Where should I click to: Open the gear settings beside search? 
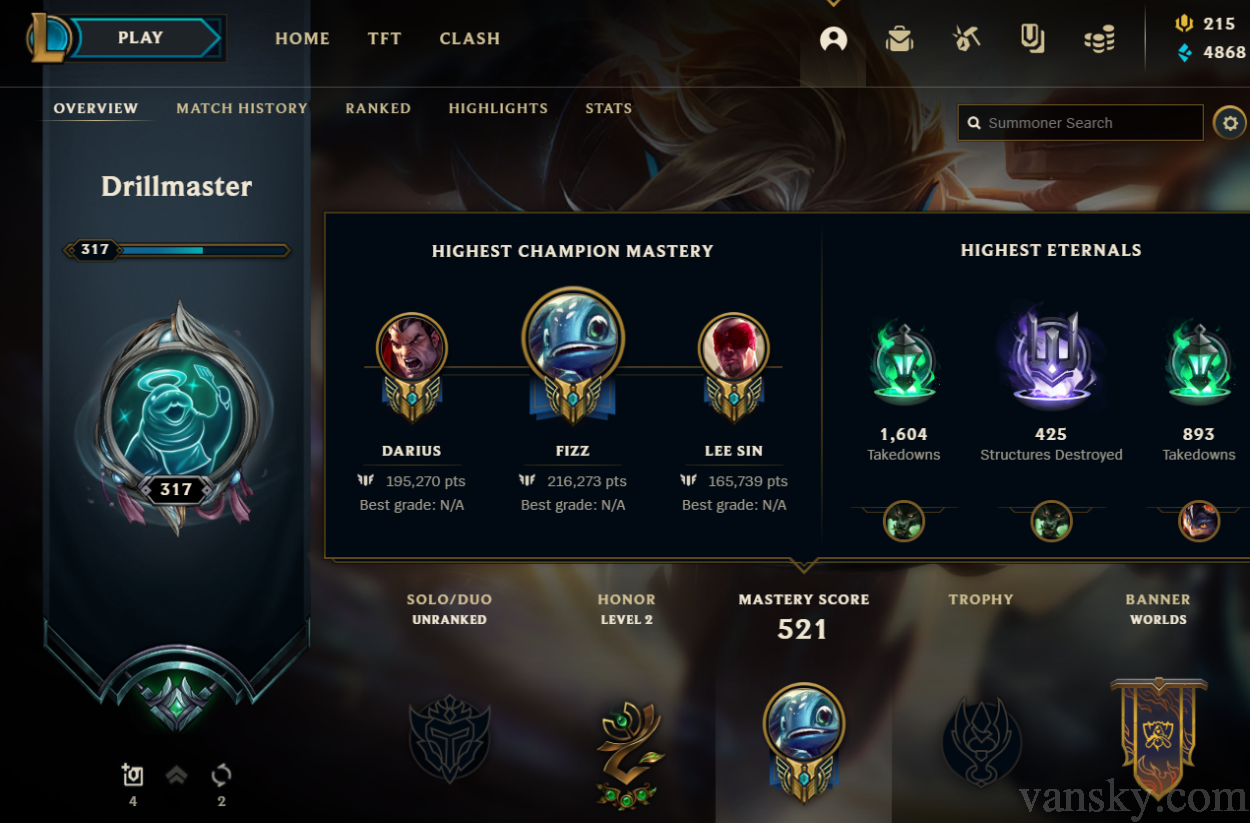click(x=1229, y=123)
